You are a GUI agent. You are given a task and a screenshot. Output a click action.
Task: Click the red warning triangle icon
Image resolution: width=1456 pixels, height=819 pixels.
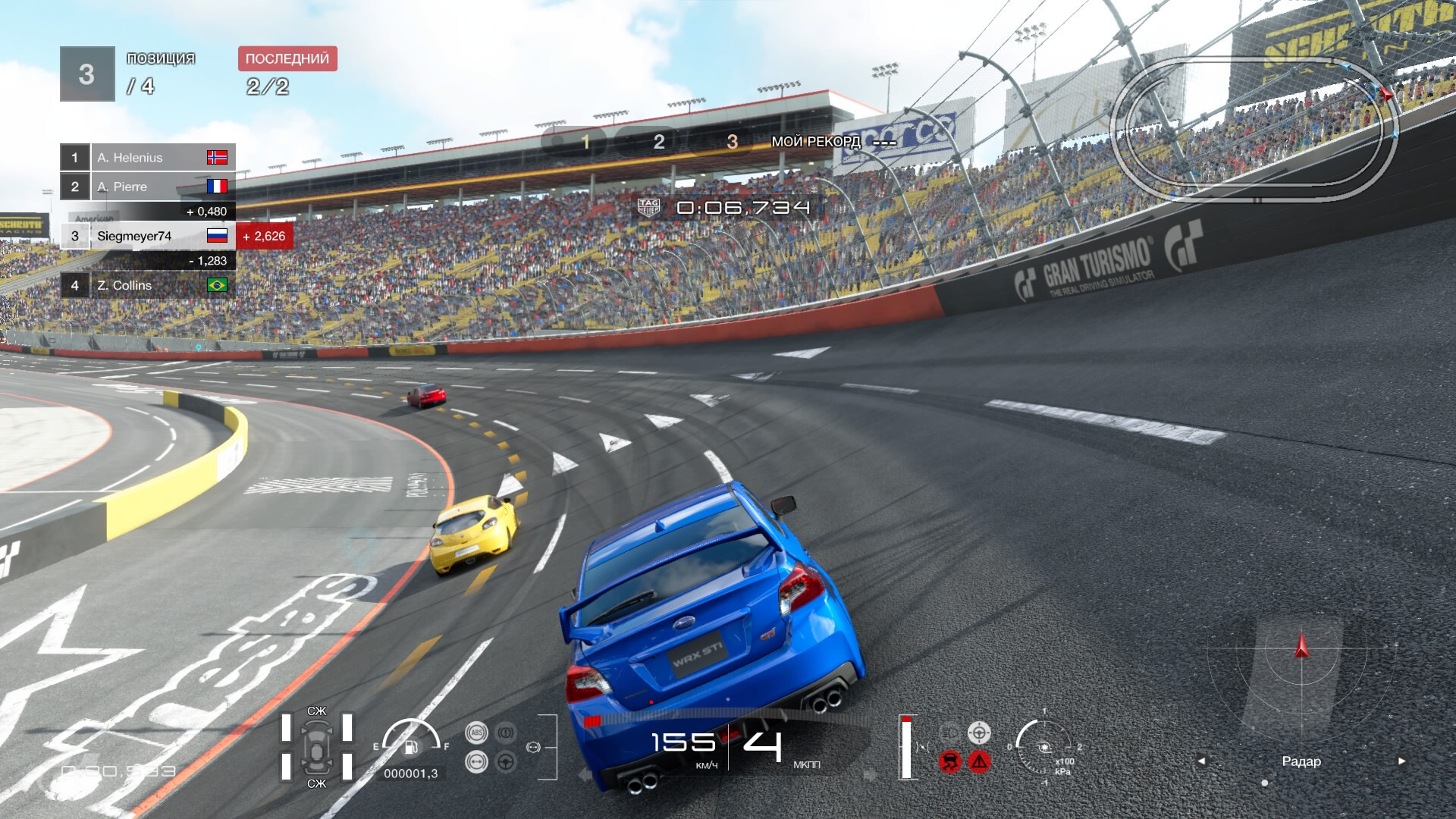click(x=979, y=761)
